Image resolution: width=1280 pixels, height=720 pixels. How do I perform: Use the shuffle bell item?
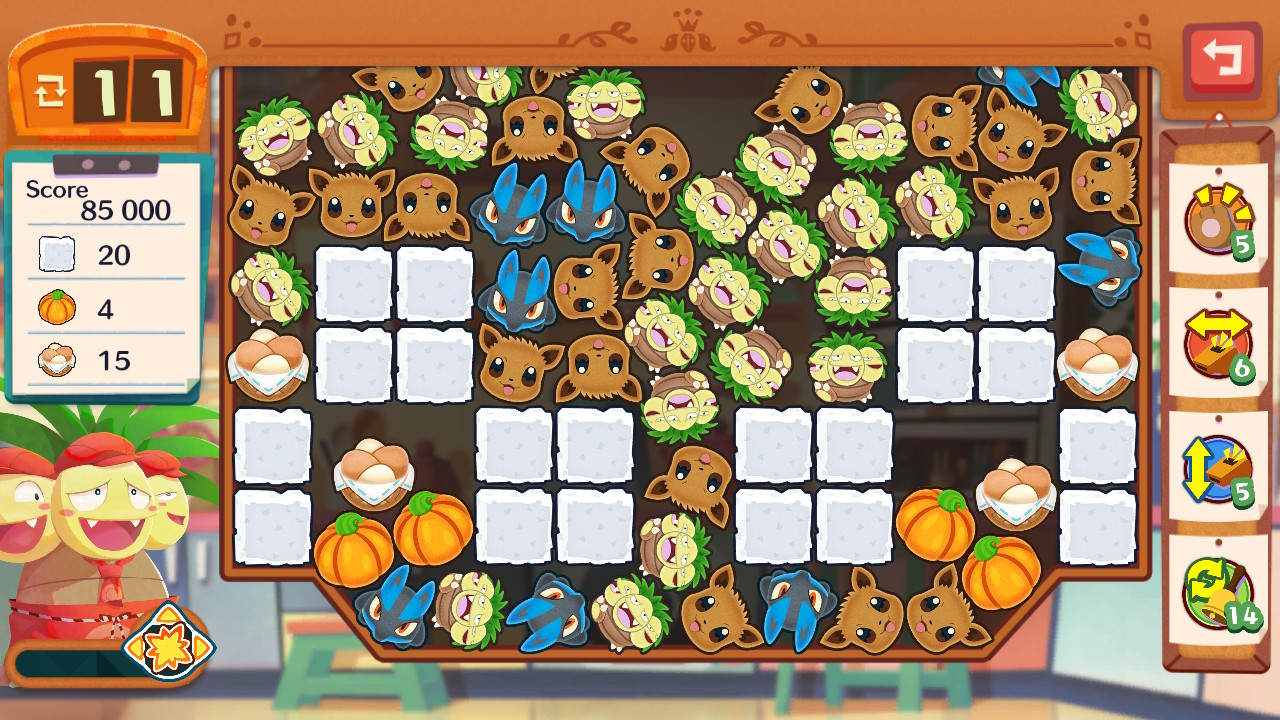(x=1217, y=593)
